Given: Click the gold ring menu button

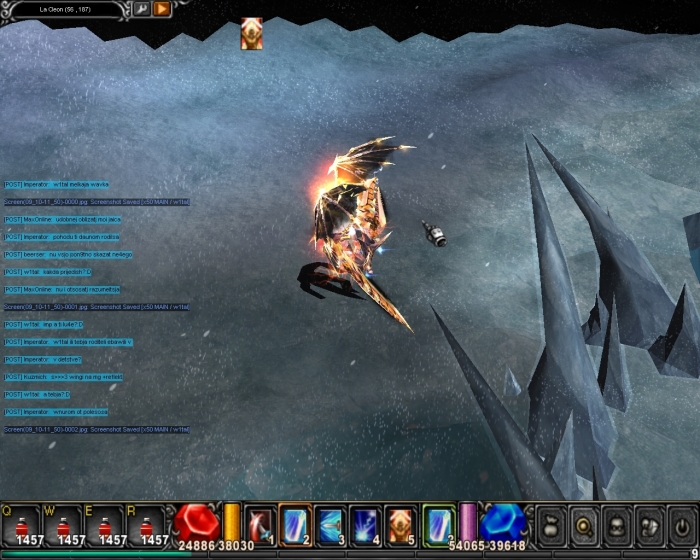Looking at the screenshot, I should [585, 525].
